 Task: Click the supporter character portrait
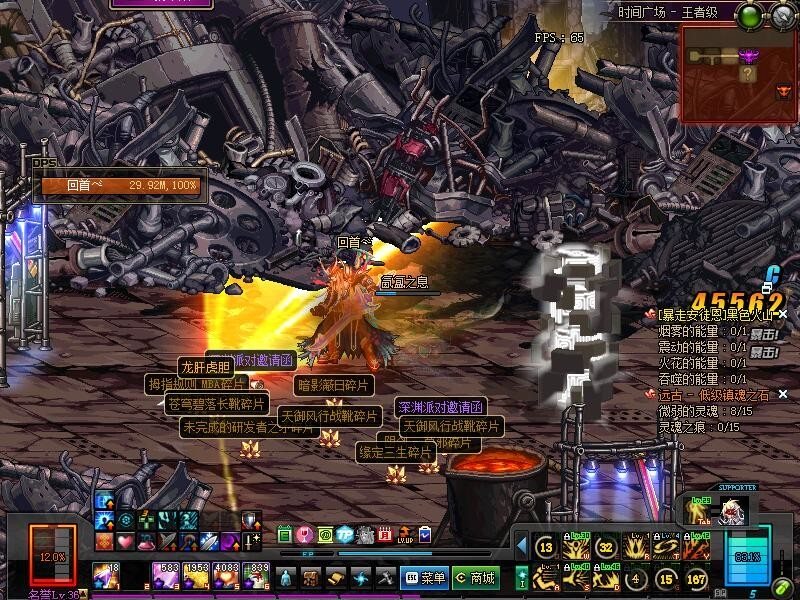735,511
